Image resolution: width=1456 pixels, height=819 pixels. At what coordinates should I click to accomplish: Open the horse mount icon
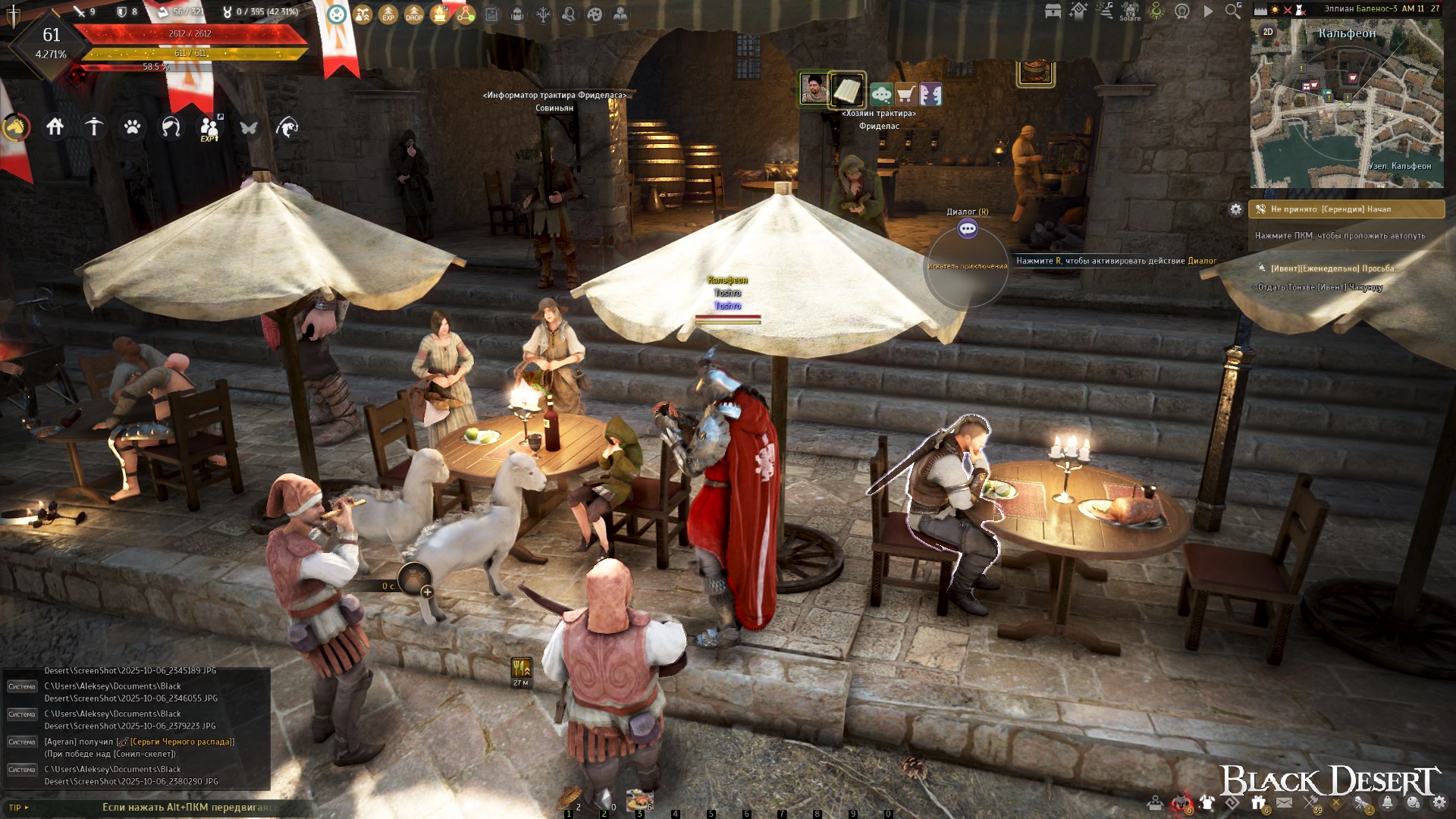(15, 127)
